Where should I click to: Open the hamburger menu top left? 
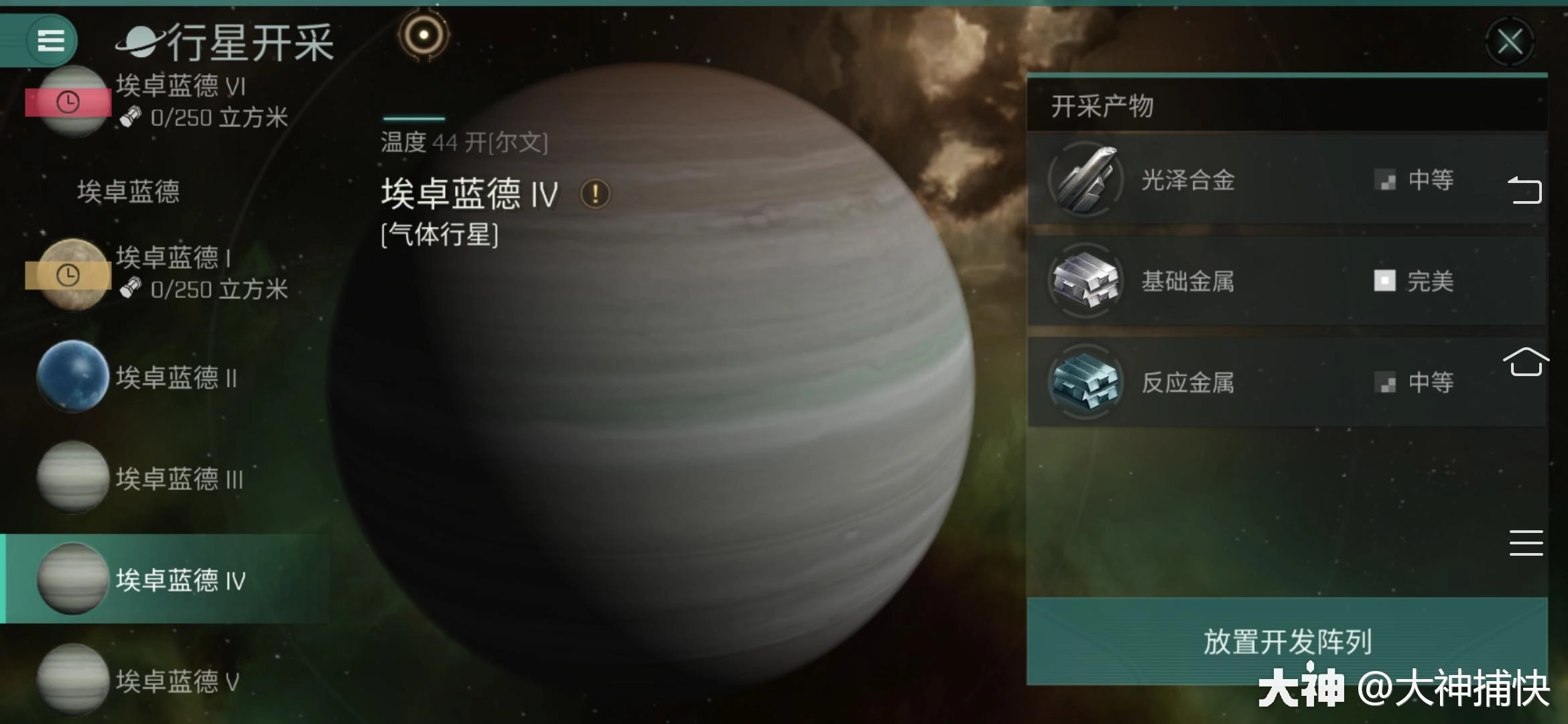(x=50, y=40)
